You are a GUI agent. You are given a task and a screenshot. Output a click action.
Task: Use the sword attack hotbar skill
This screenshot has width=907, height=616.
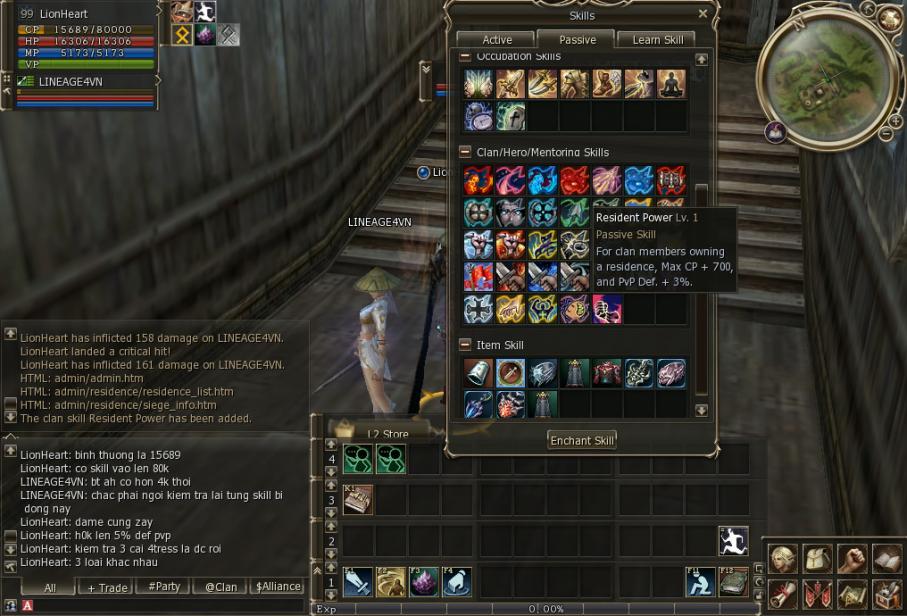tap(357, 581)
